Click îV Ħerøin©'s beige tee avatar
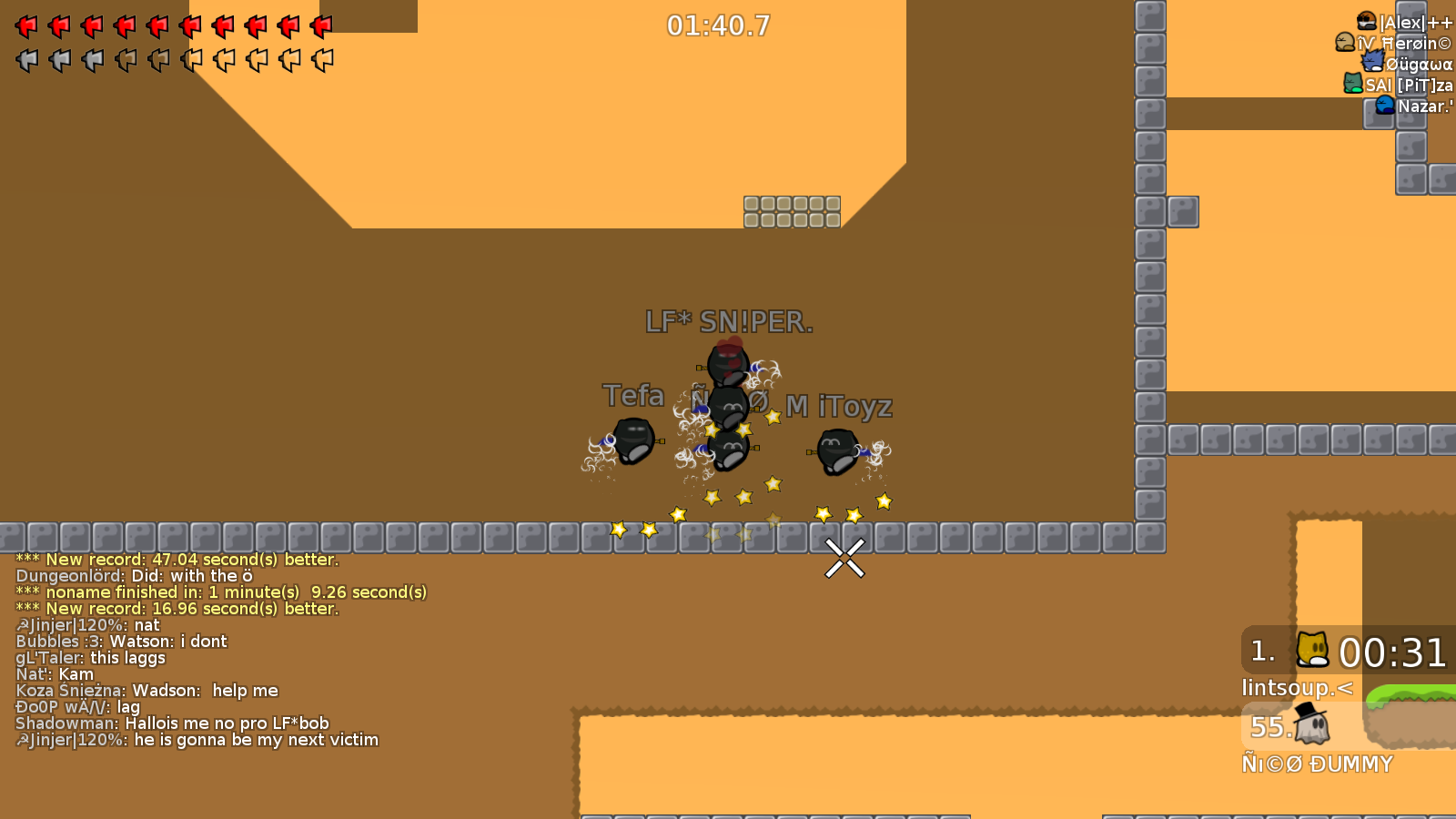The width and height of the screenshot is (1456, 819). (x=1345, y=42)
